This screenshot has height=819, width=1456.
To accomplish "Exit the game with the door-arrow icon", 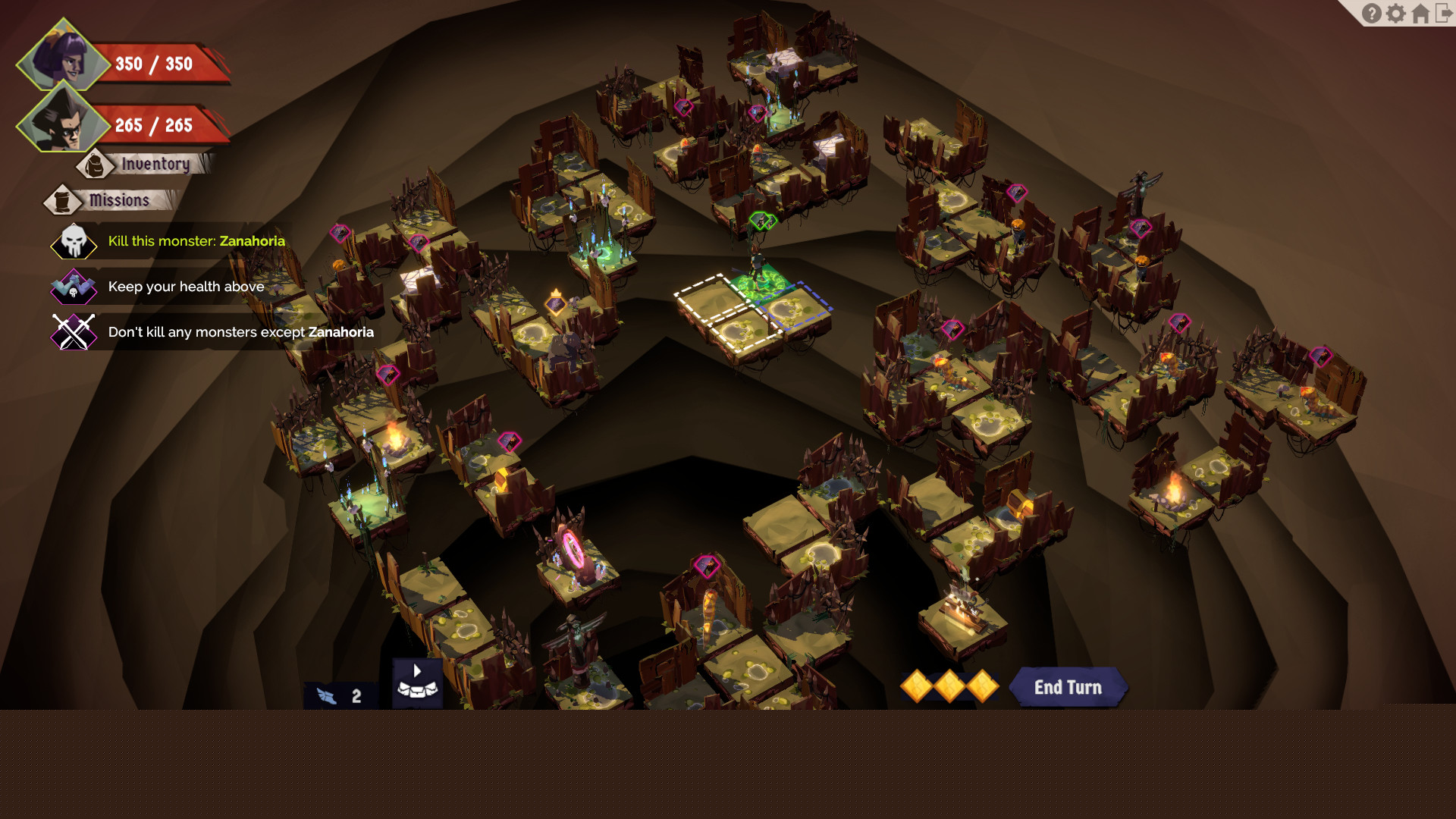I will 1444,14.
